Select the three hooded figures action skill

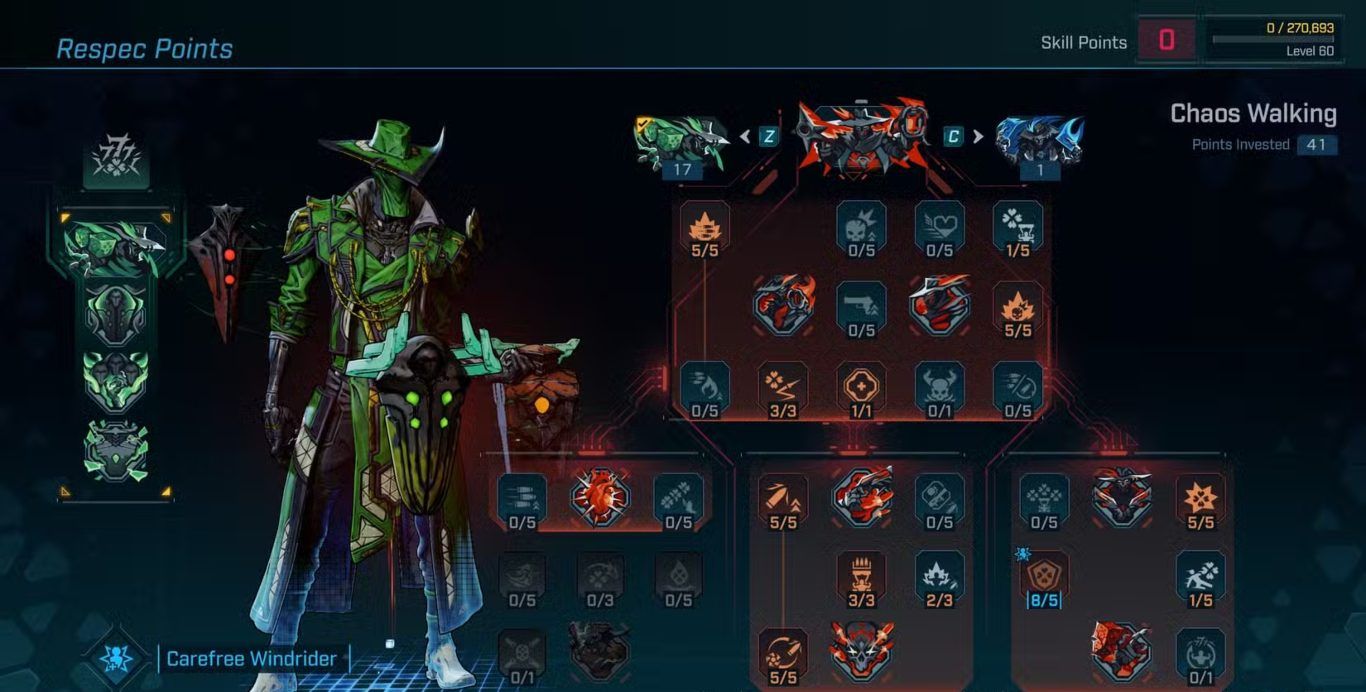tap(116, 381)
